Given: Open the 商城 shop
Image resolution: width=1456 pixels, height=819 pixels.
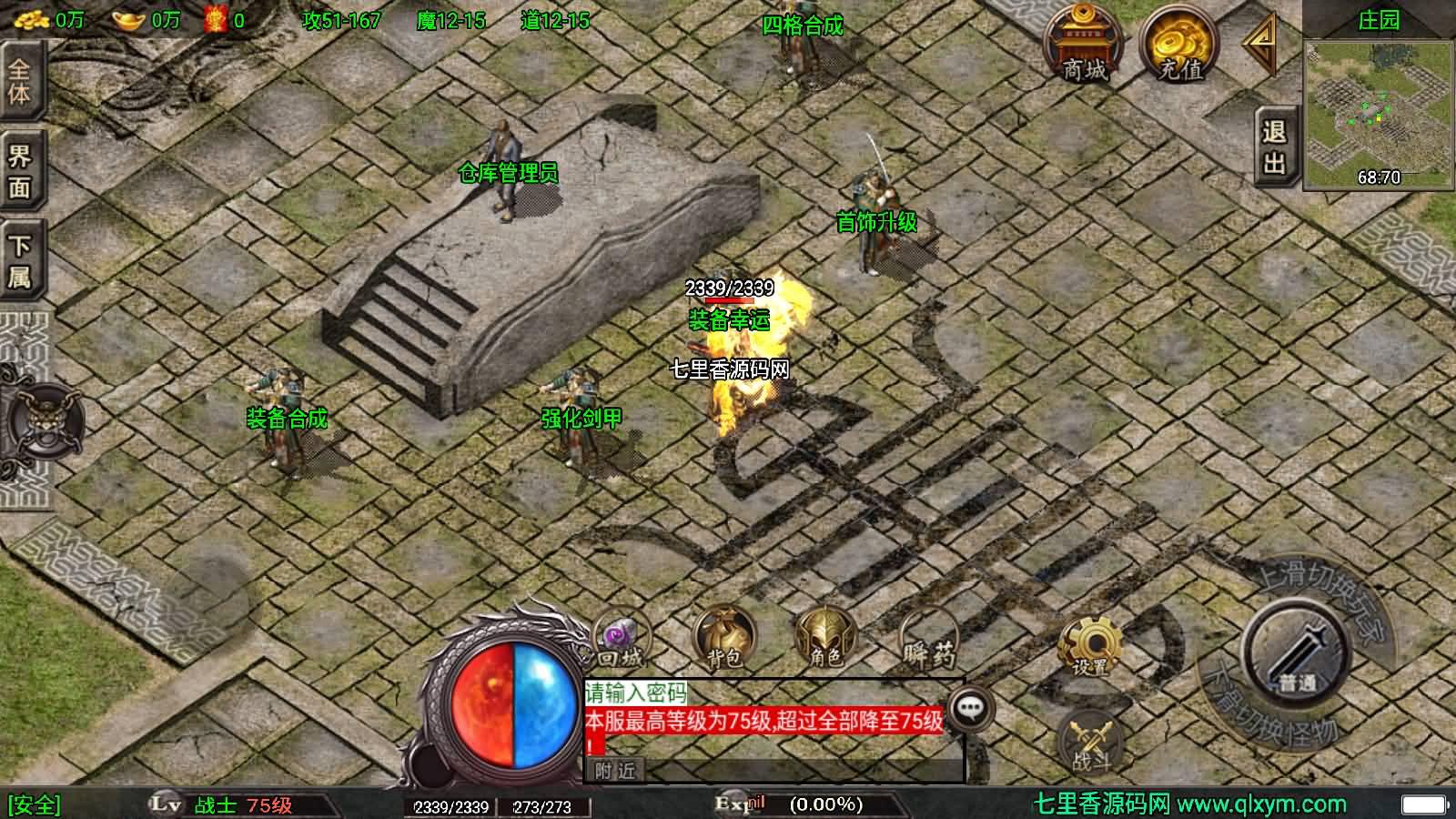Looking at the screenshot, I should click(x=1083, y=45).
